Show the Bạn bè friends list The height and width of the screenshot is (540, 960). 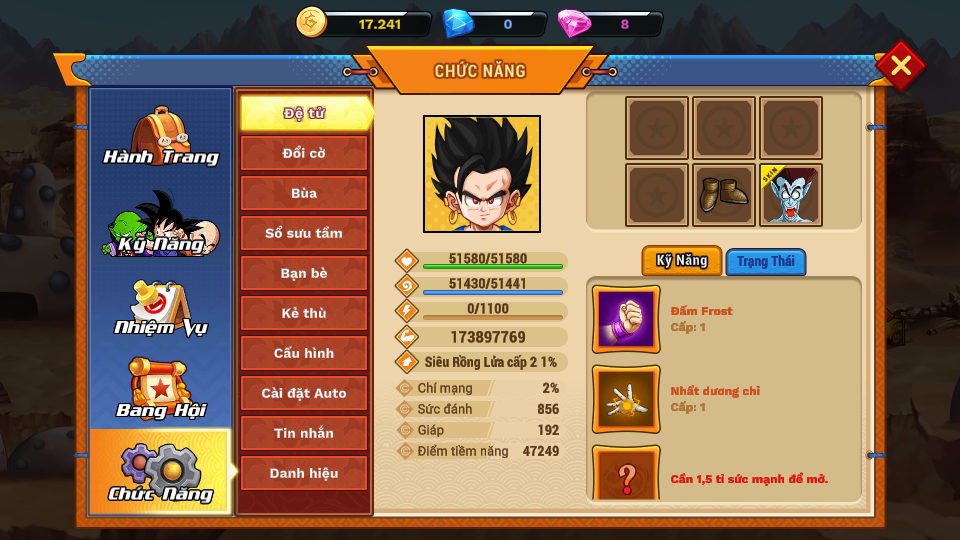304,273
